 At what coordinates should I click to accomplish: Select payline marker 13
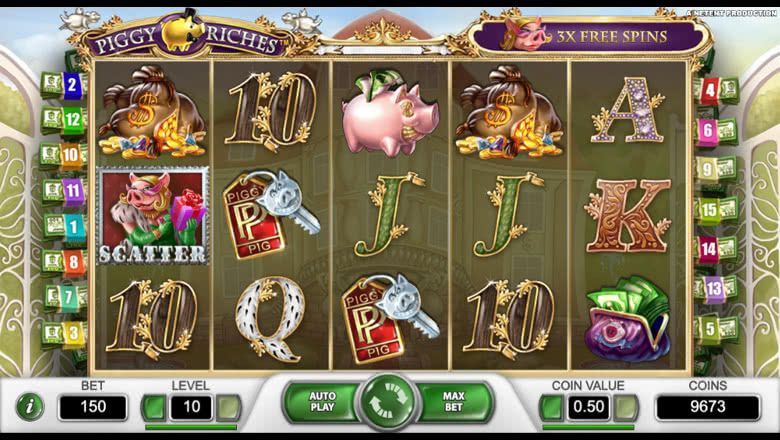[x=712, y=289]
